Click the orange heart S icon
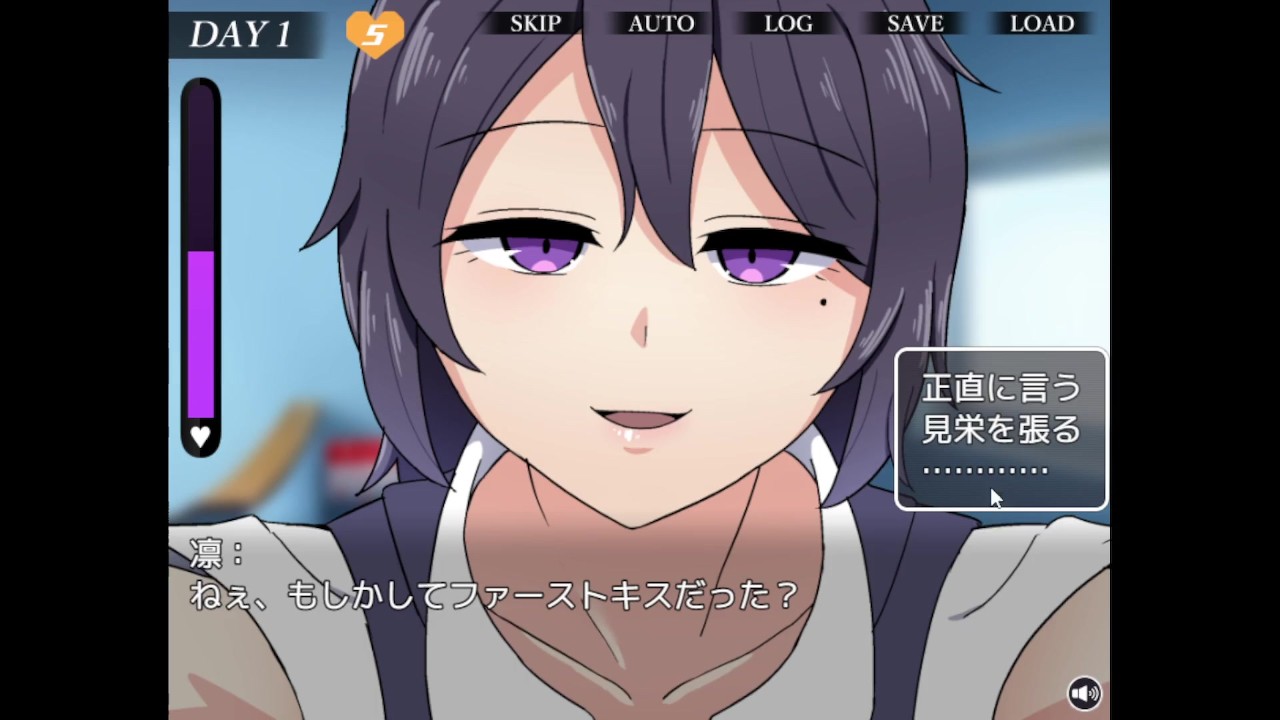 click(375, 35)
